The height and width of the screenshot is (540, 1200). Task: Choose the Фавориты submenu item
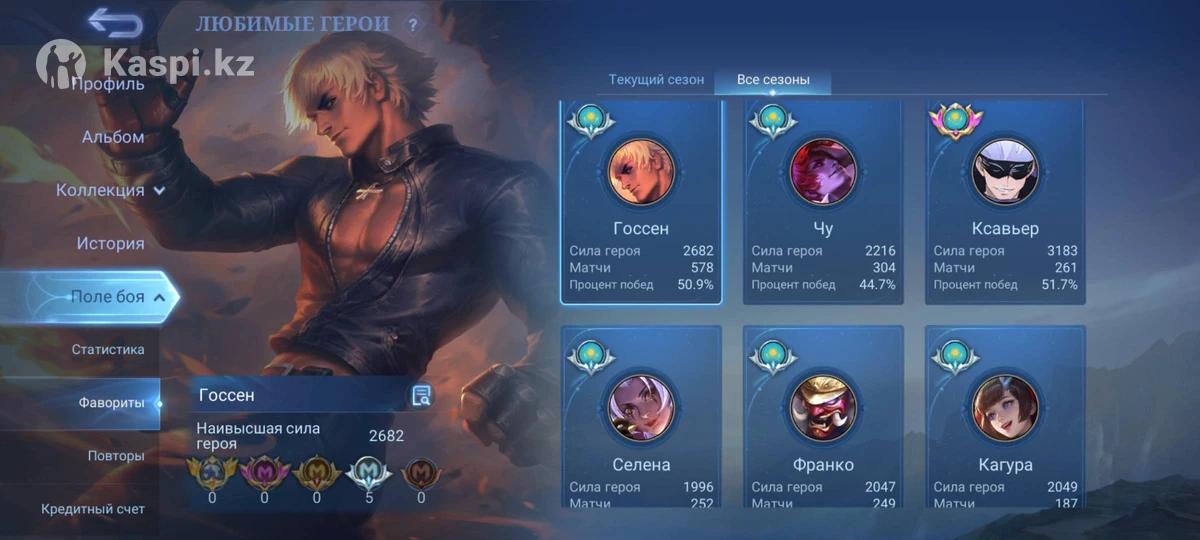(x=109, y=403)
